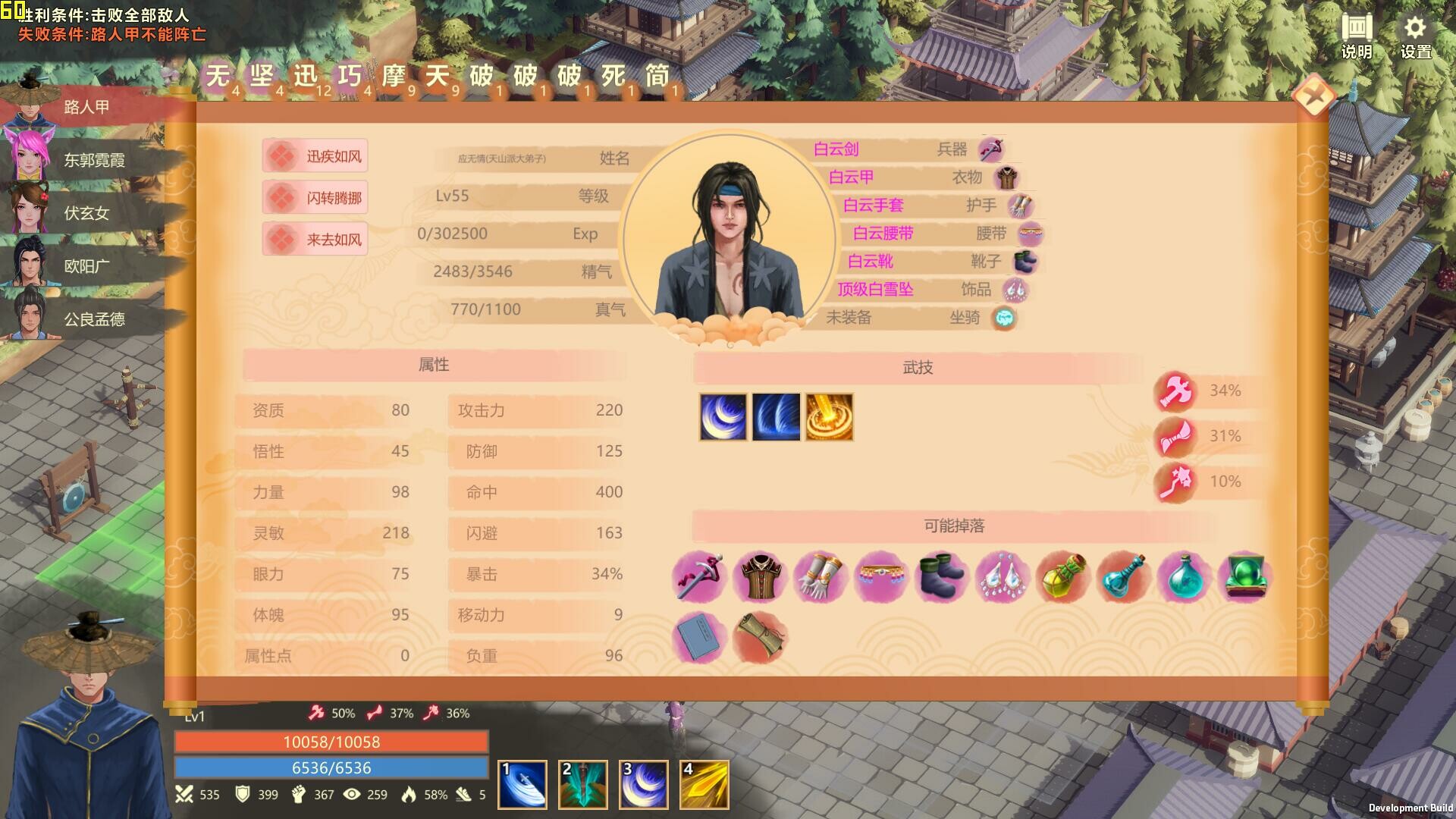Viewport: 1456px width, 819px height.
Task: Pick 公良孟德 in the party list
Action: (93, 319)
